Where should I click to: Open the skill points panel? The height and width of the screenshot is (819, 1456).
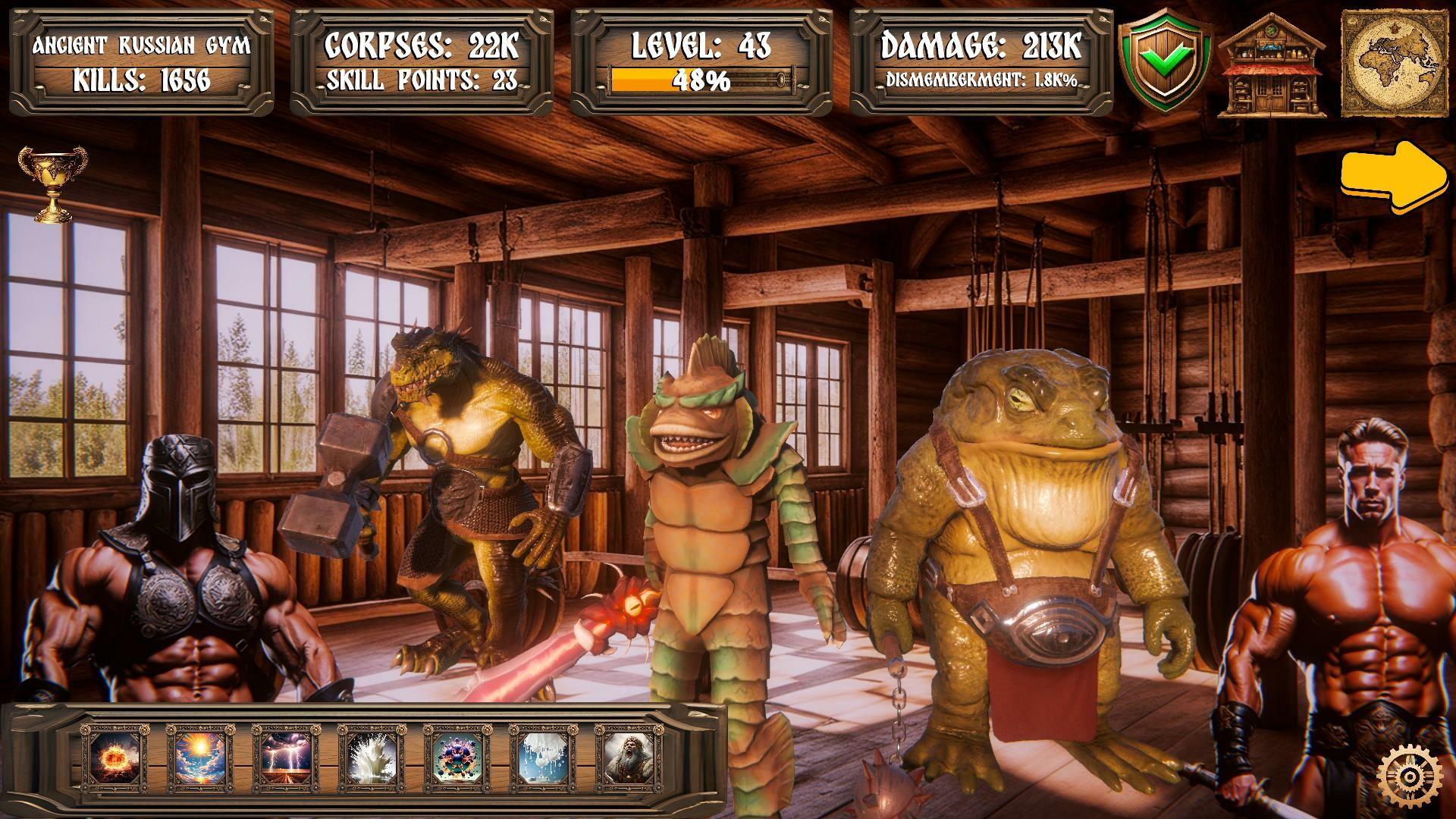pos(421,82)
